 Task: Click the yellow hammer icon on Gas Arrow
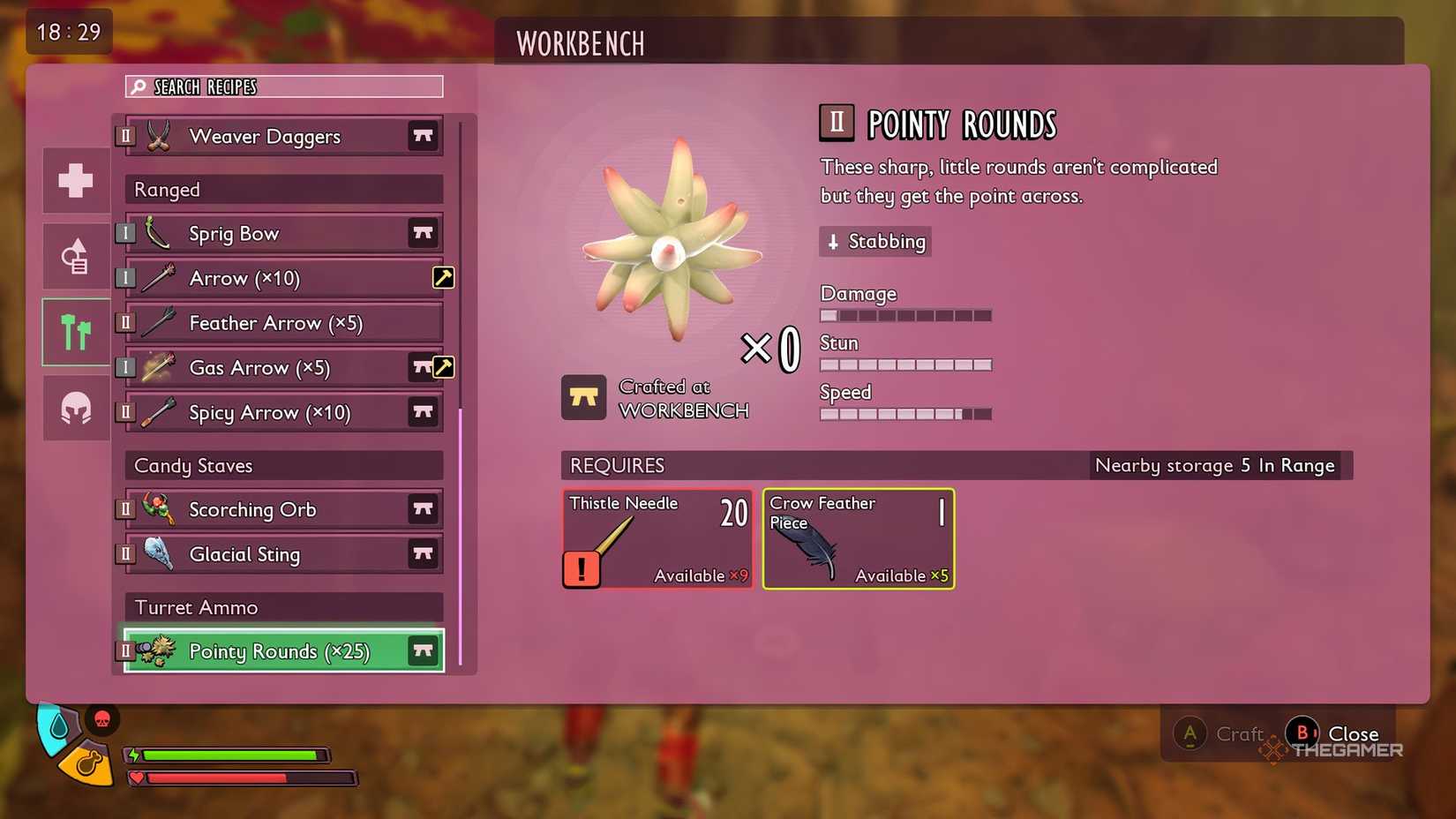pyautogui.click(x=443, y=367)
